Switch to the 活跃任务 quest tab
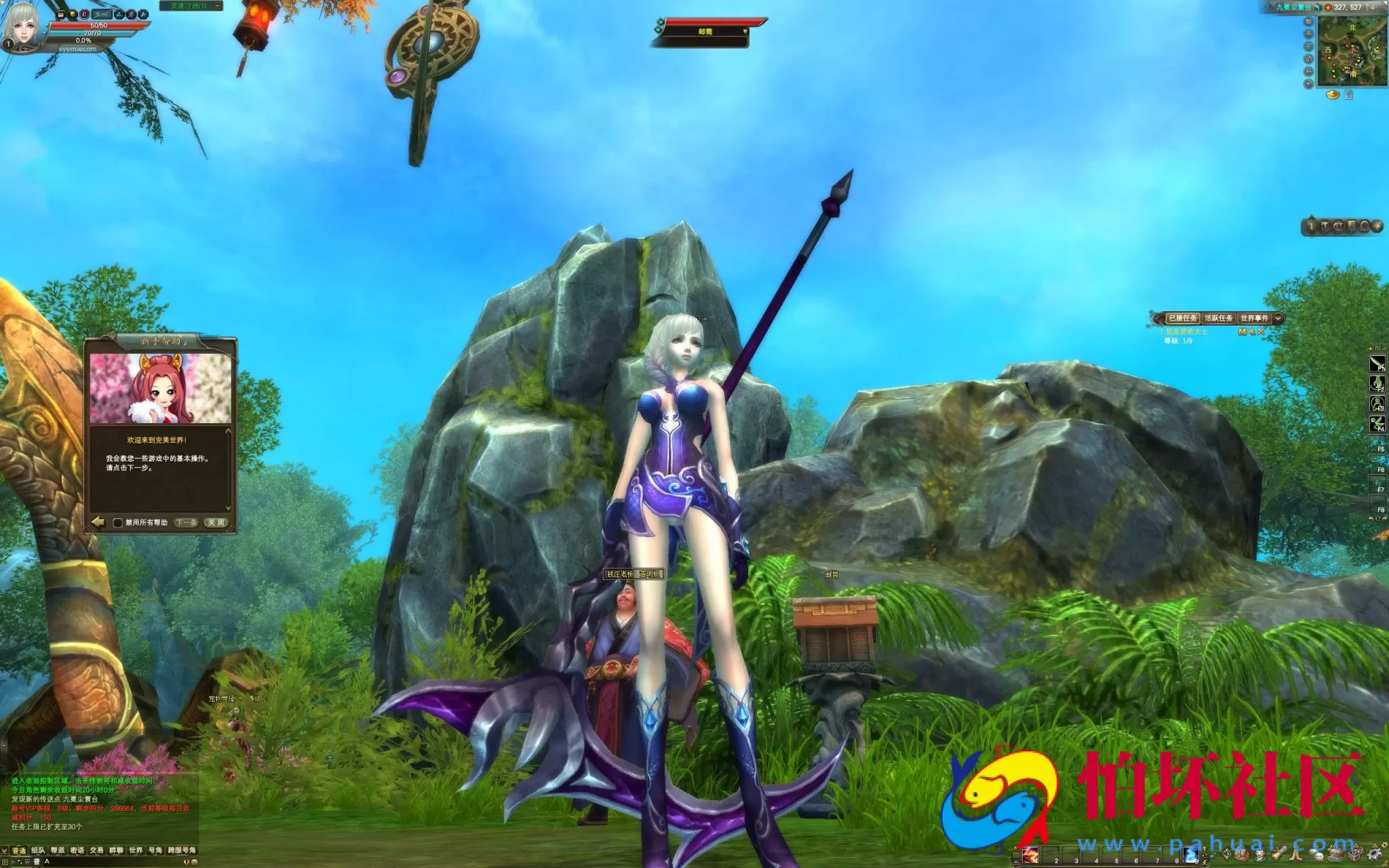Image resolution: width=1389 pixels, height=868 pixels. (1219, 318)
